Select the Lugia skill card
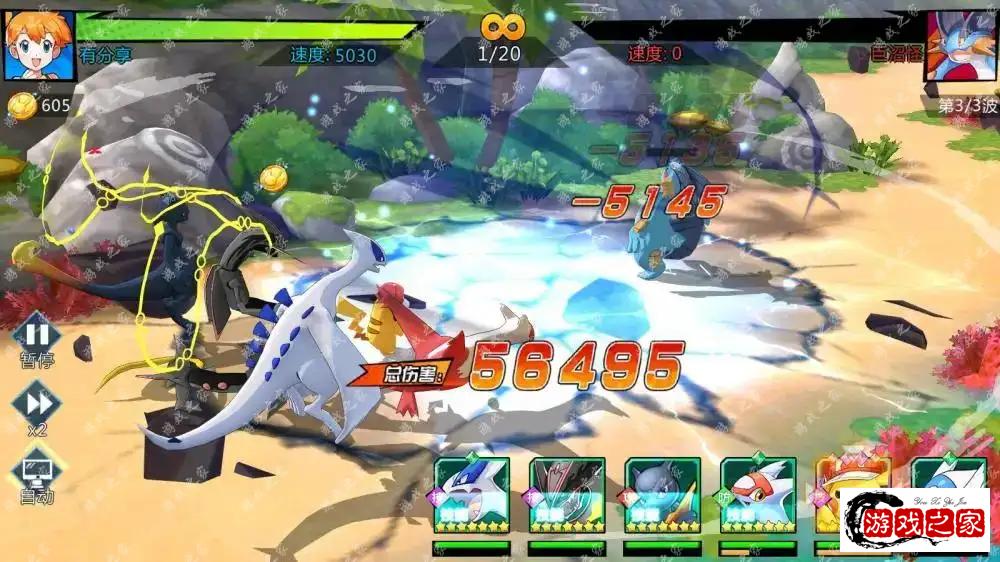 (471, 495)
